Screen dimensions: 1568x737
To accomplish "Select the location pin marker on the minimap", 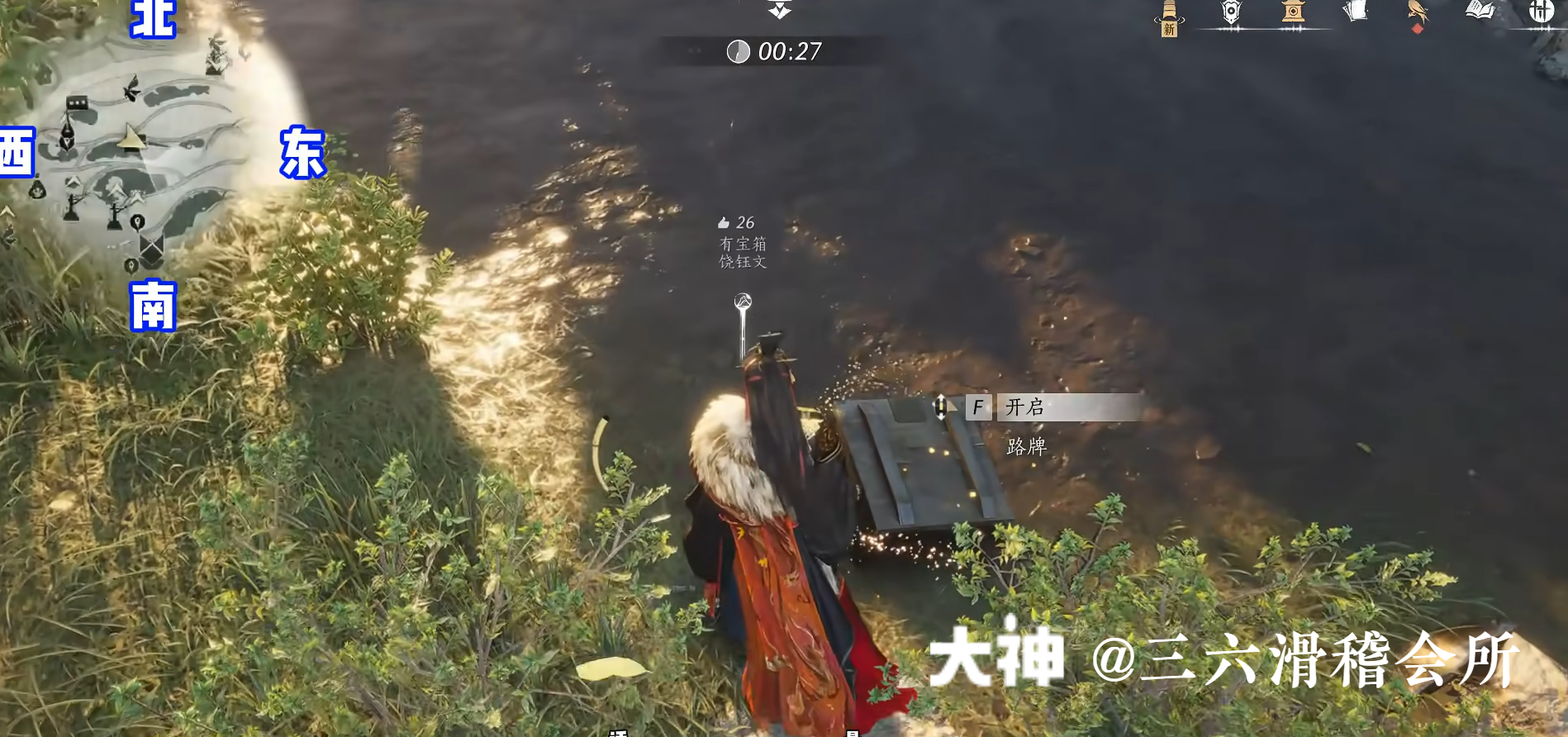I will coord(137,219).
